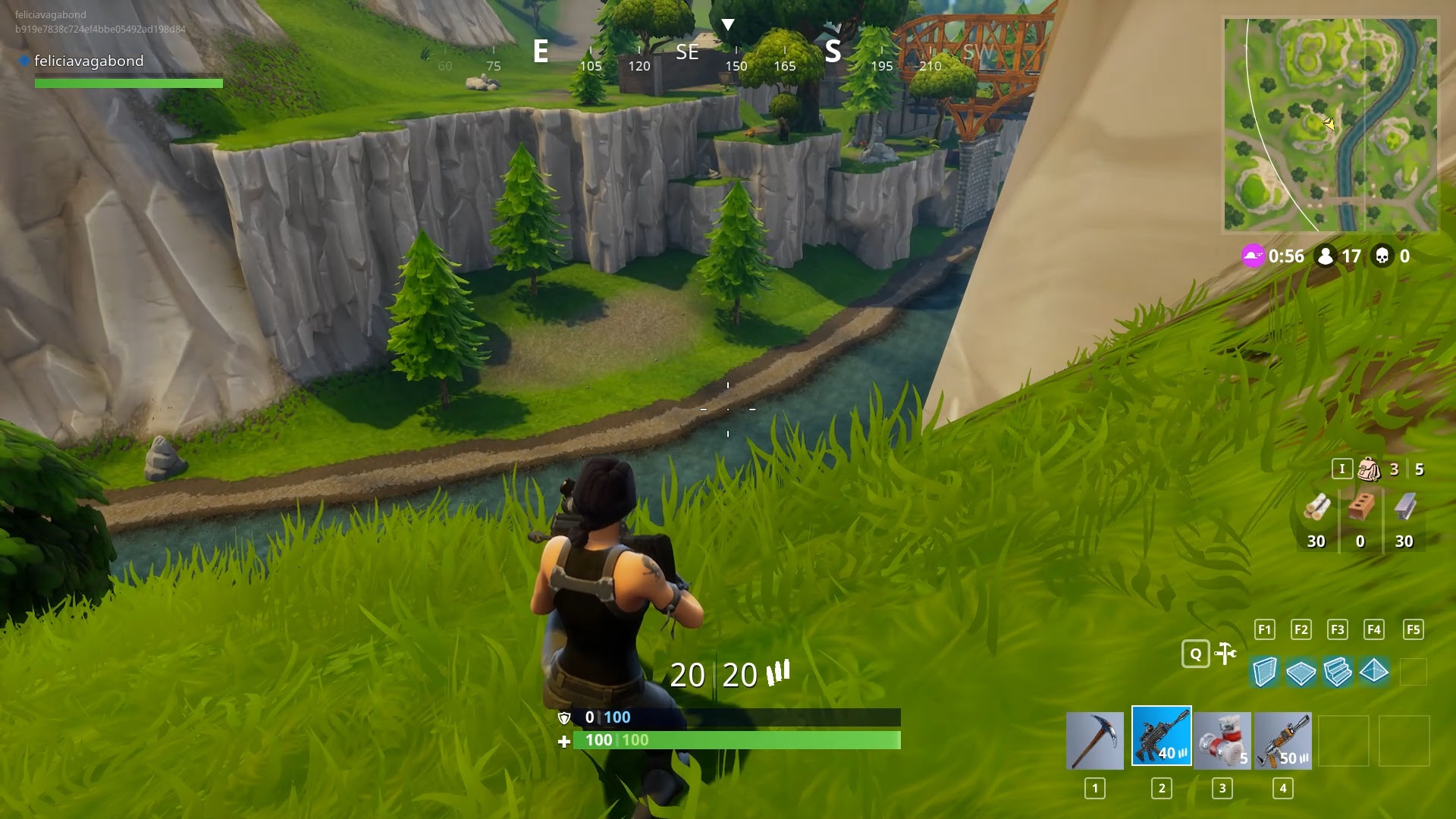Open the backpack inventory icon
The image size is (1456, 819).
[1369, 469]
